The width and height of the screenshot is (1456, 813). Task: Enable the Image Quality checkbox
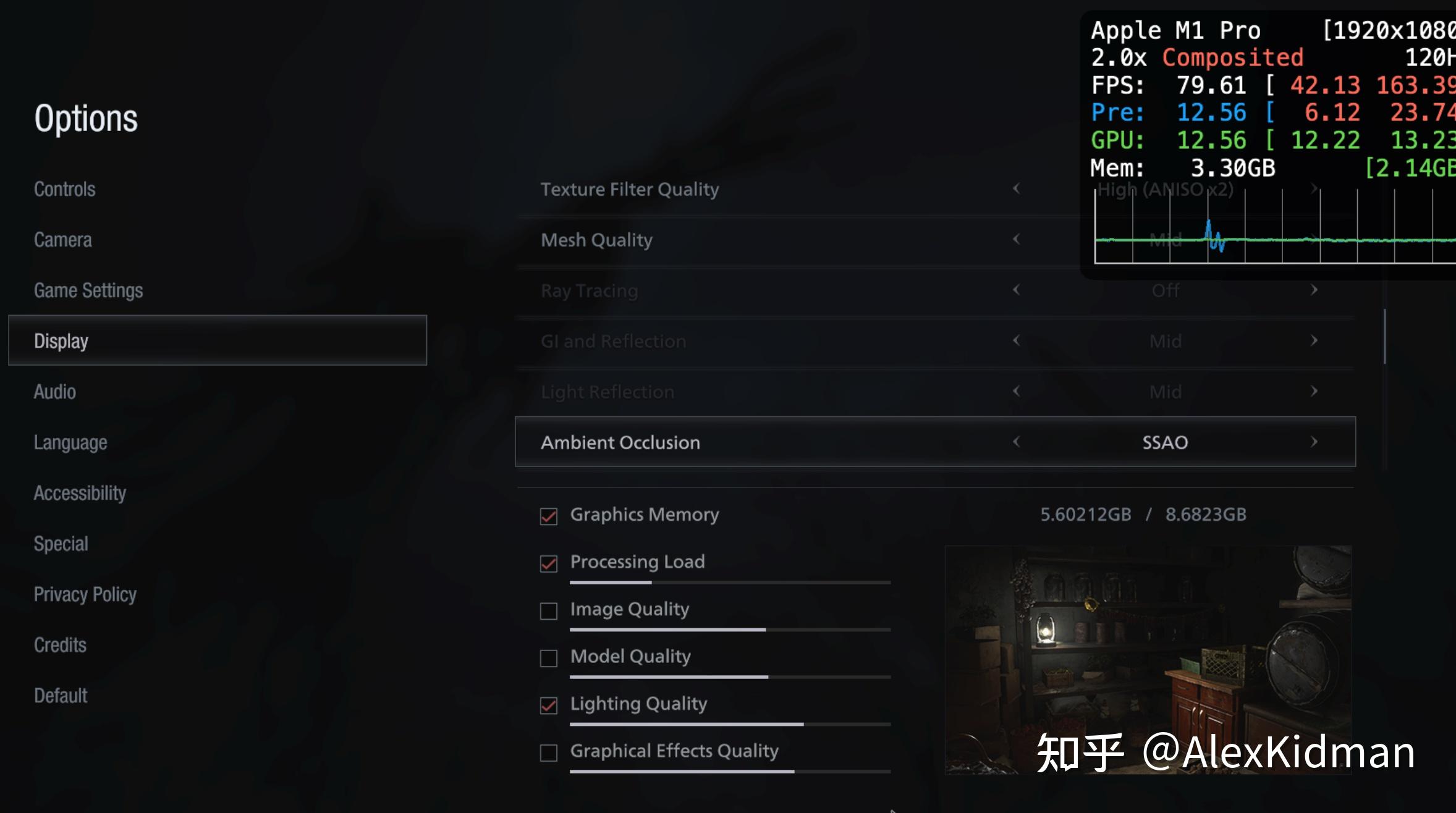(x=549, y=611)
